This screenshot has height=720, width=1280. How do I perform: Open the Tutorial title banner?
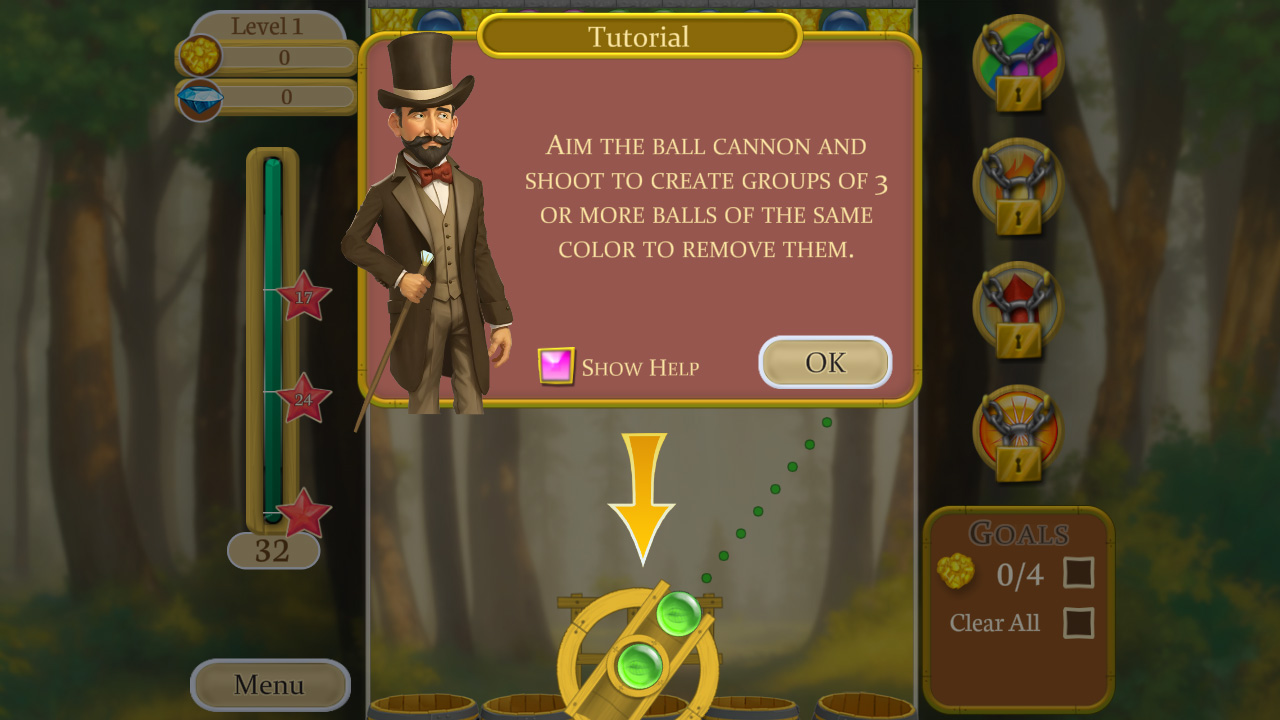639,36
